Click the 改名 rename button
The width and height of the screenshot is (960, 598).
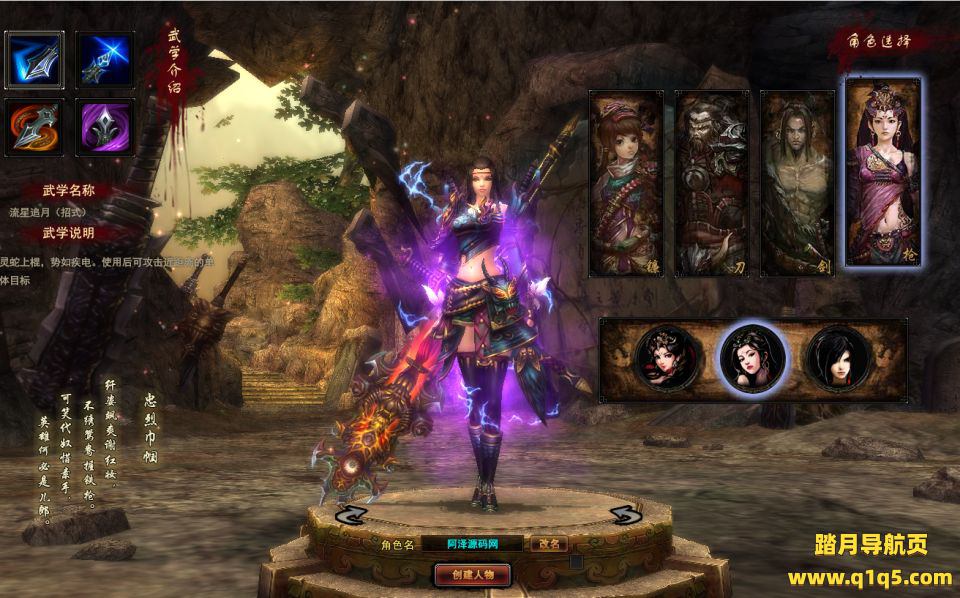(549, 544)
